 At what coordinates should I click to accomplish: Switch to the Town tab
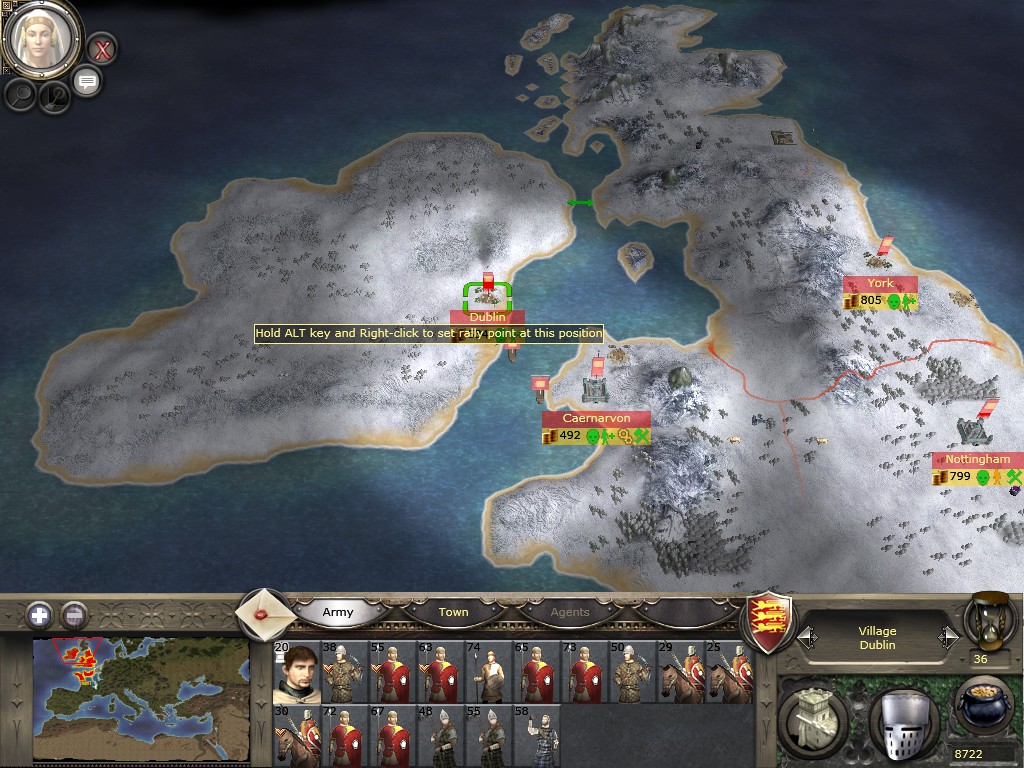[x=453, y=612]
